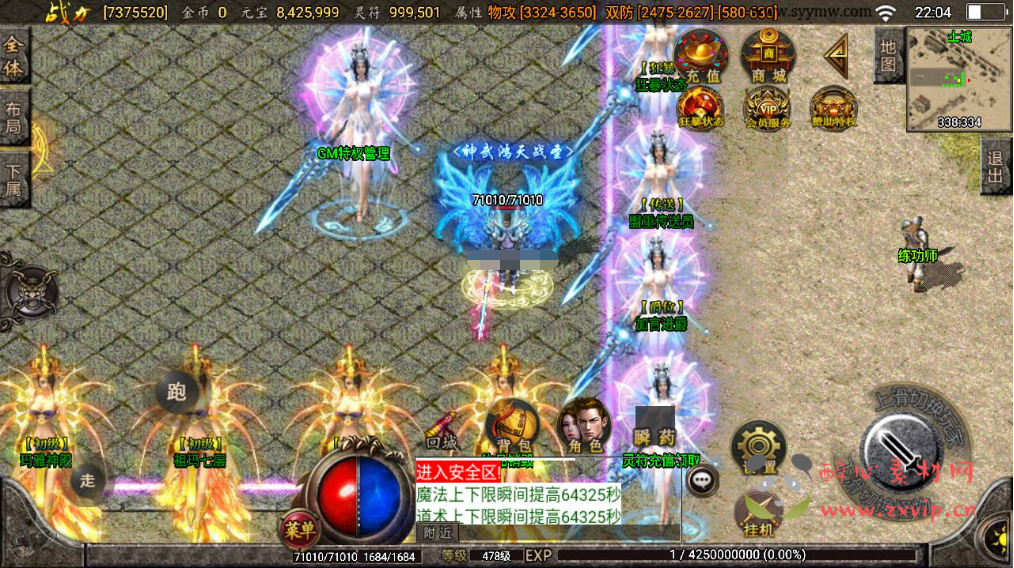This screenshot has width=1014, height=568.
Task: Select the 下属 subordinates tab
Action: pos(14,179)
